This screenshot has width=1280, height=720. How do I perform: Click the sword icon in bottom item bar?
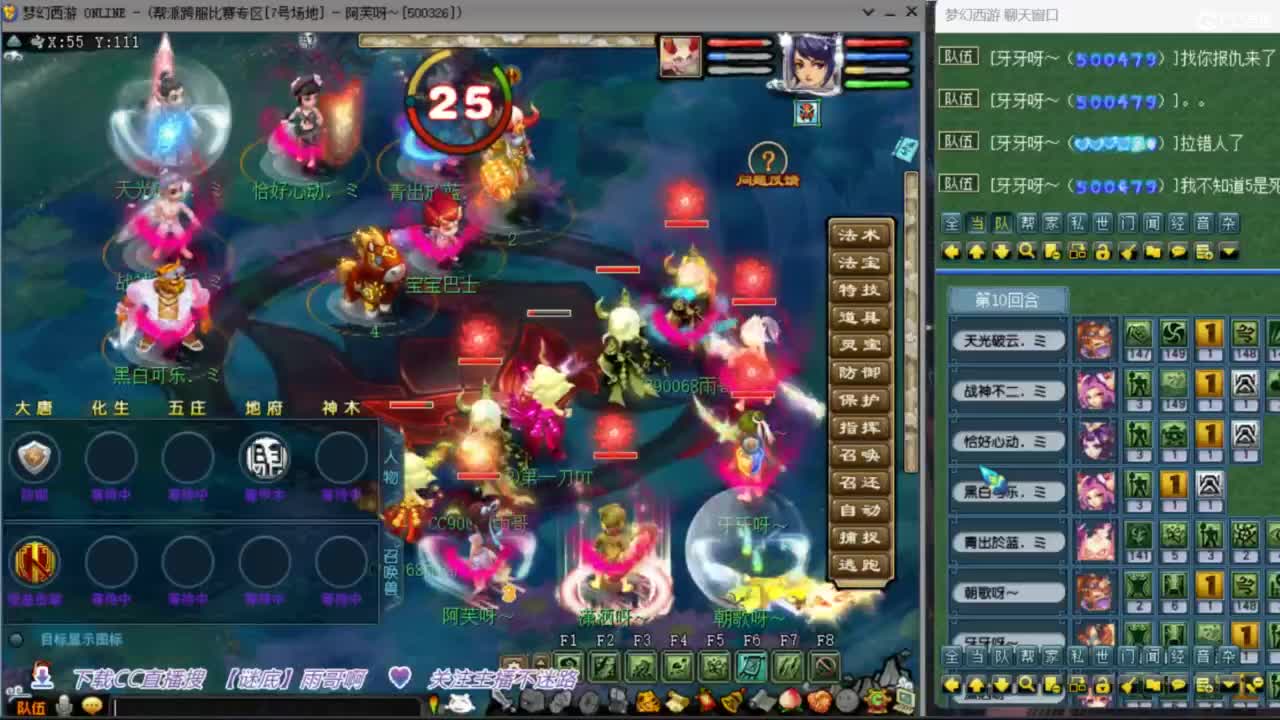[501, 700]
